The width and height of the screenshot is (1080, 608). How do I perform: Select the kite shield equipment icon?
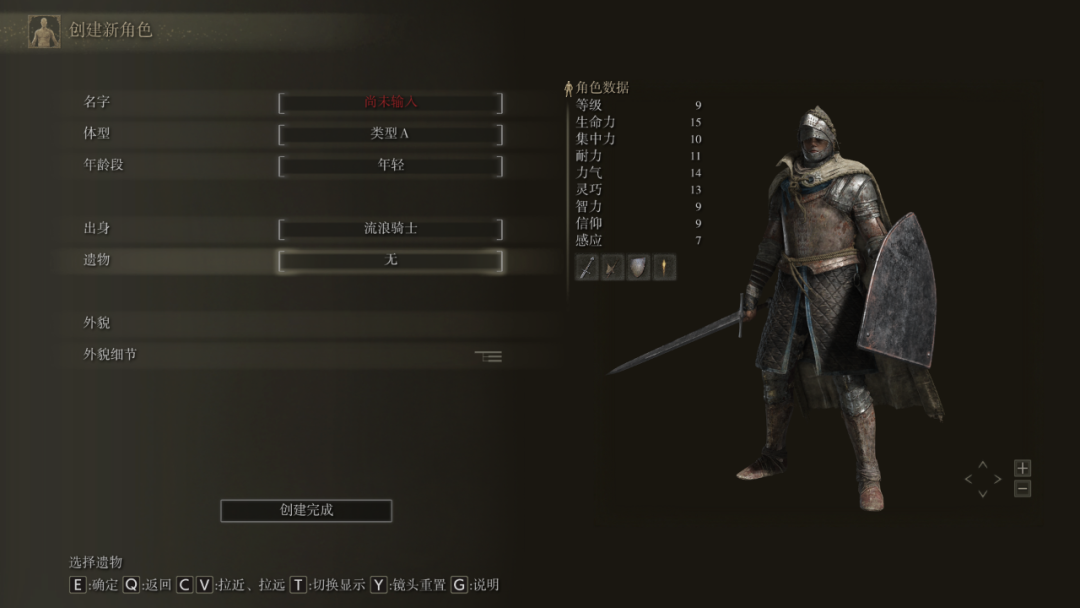[638, 267]
